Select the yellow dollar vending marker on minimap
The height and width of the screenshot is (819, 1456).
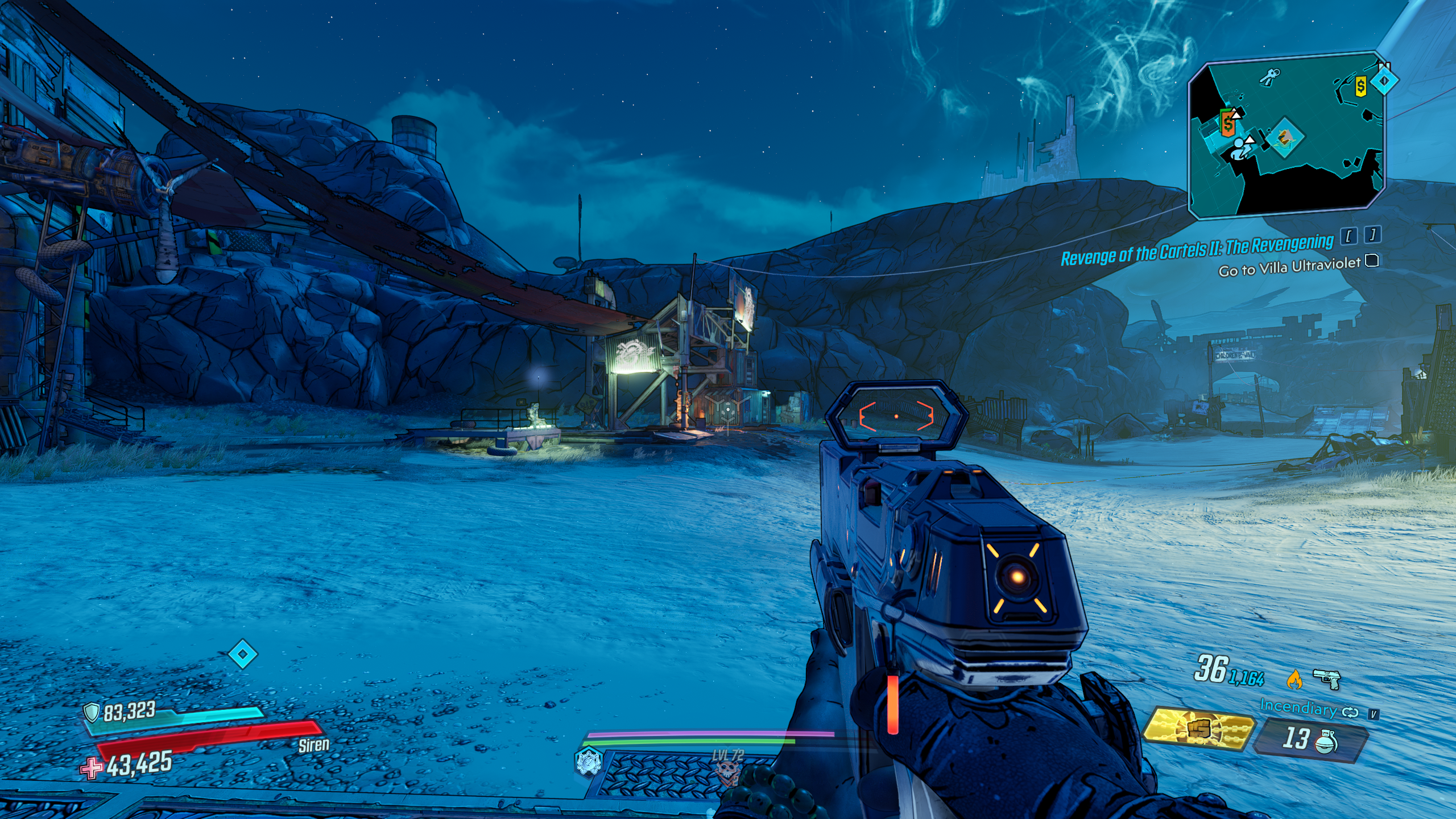pos(1360,86)
